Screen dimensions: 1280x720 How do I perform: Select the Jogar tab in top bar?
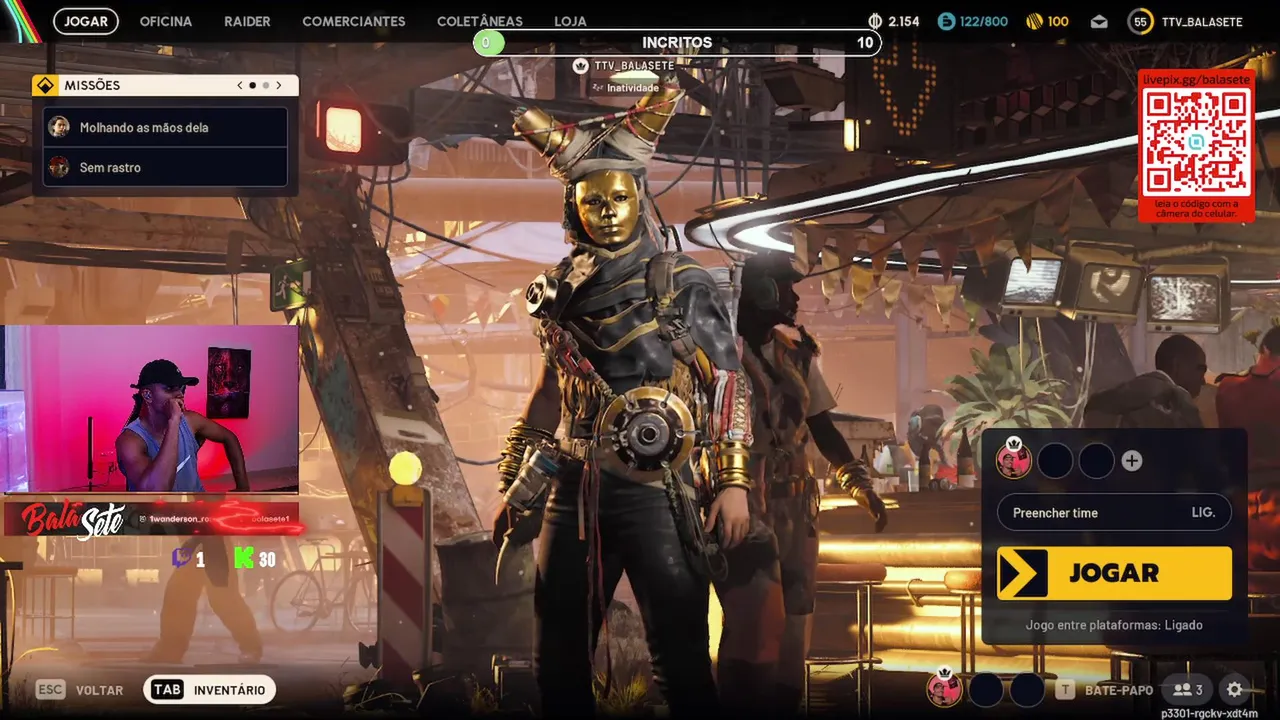click(x=86, y=21)
